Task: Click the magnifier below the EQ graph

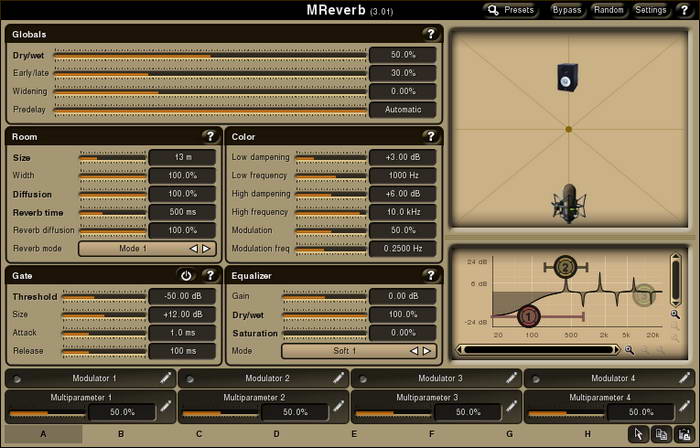Action: pyautogui.click(x=629, y=350)
